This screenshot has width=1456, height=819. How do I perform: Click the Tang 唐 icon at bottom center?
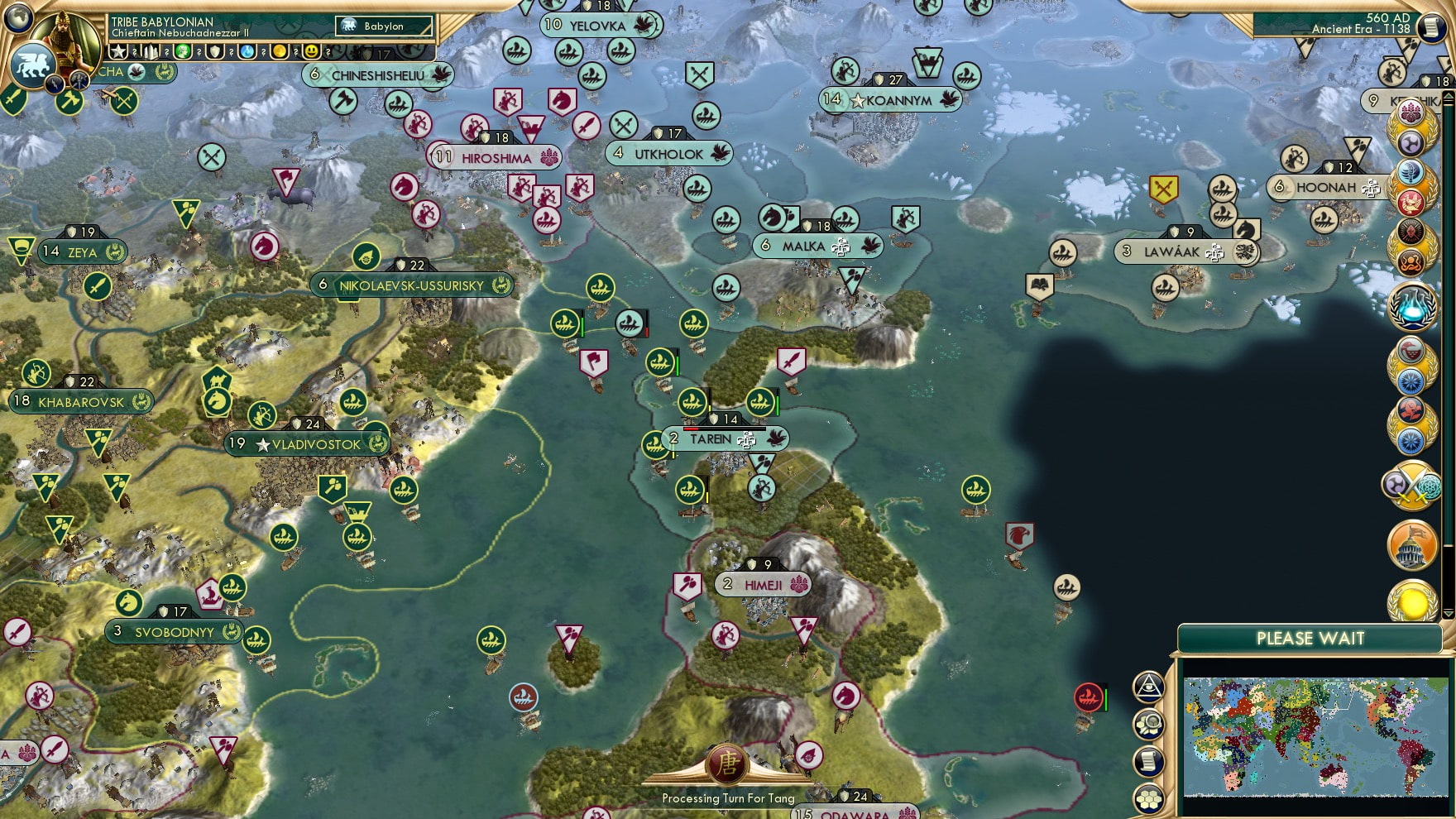pos(726,765)
